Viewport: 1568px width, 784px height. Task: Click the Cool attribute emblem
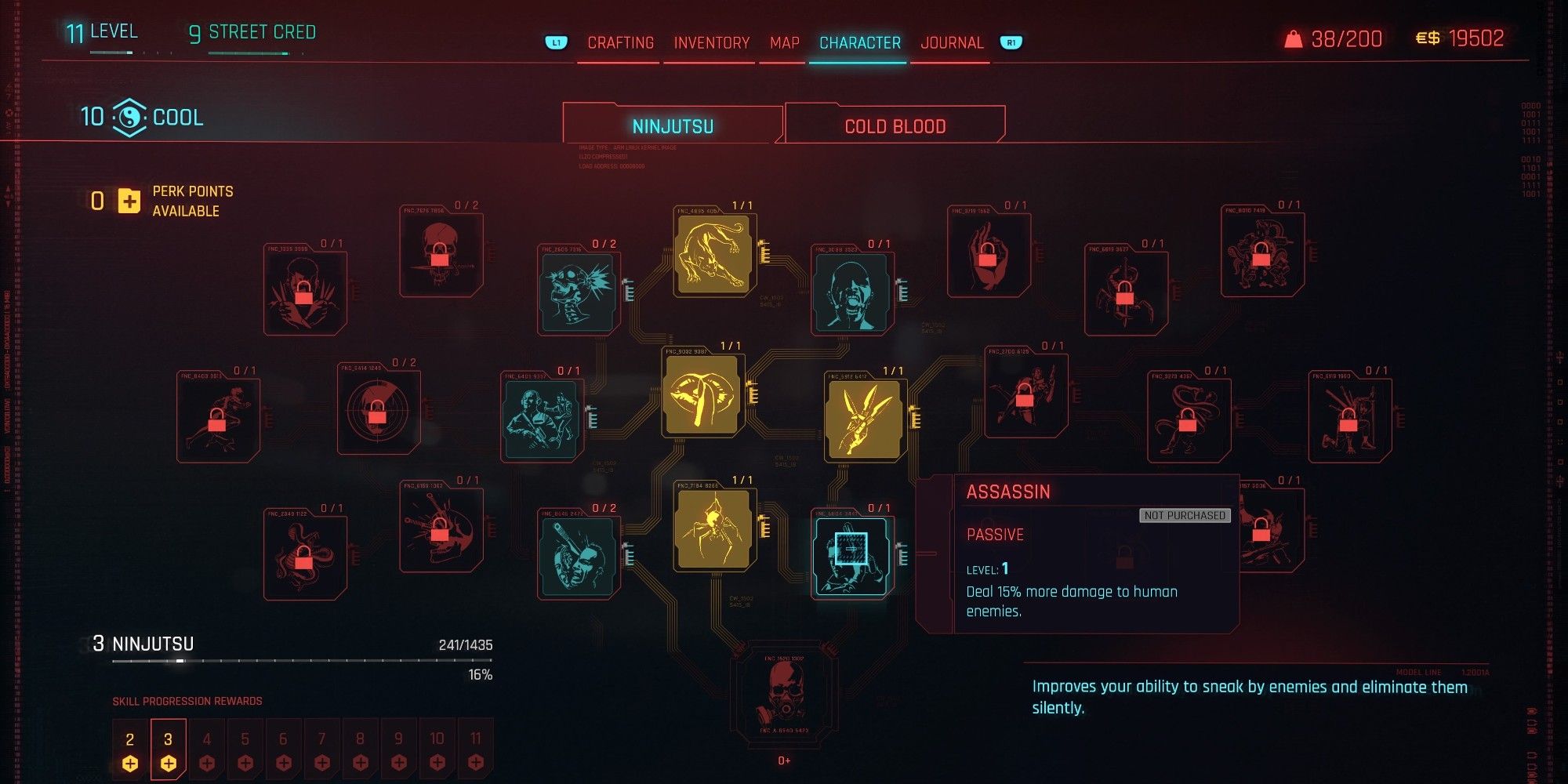coord(131,118)
